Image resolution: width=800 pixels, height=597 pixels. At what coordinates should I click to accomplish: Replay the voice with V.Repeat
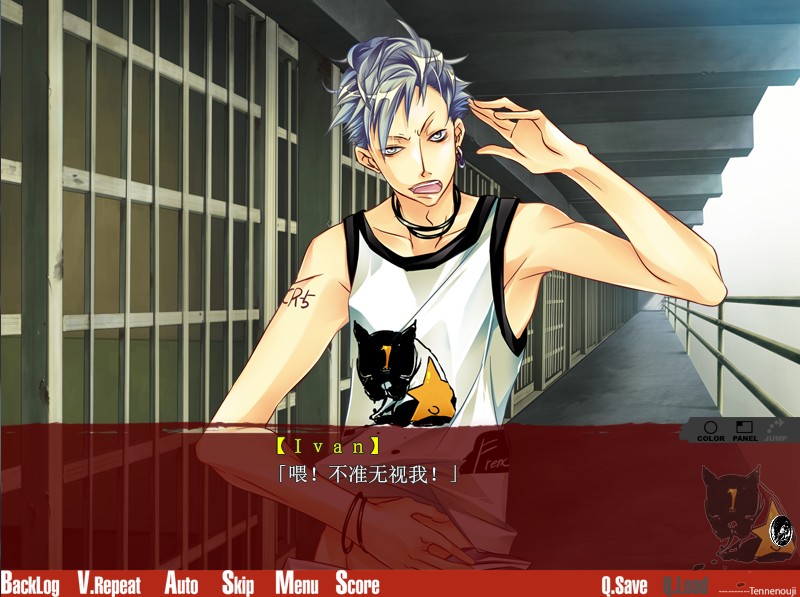[109, 584]
